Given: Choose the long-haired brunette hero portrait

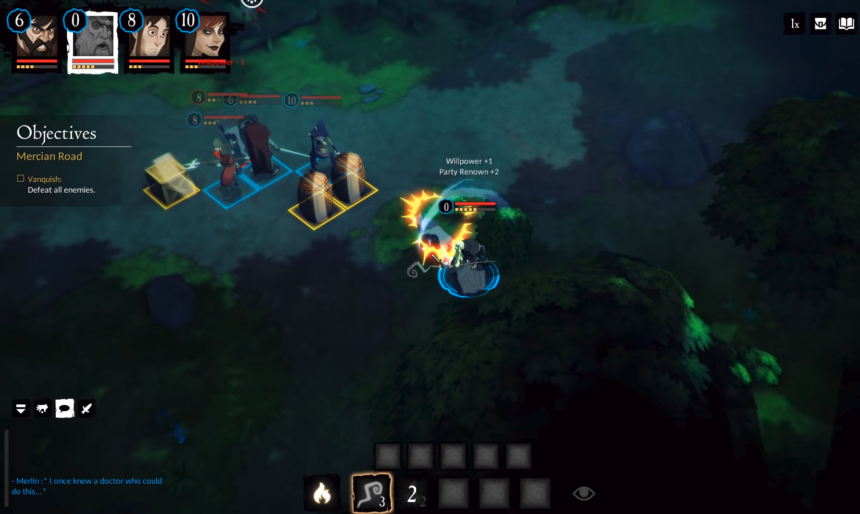Looking at the screenshot, I should (148, 40).
